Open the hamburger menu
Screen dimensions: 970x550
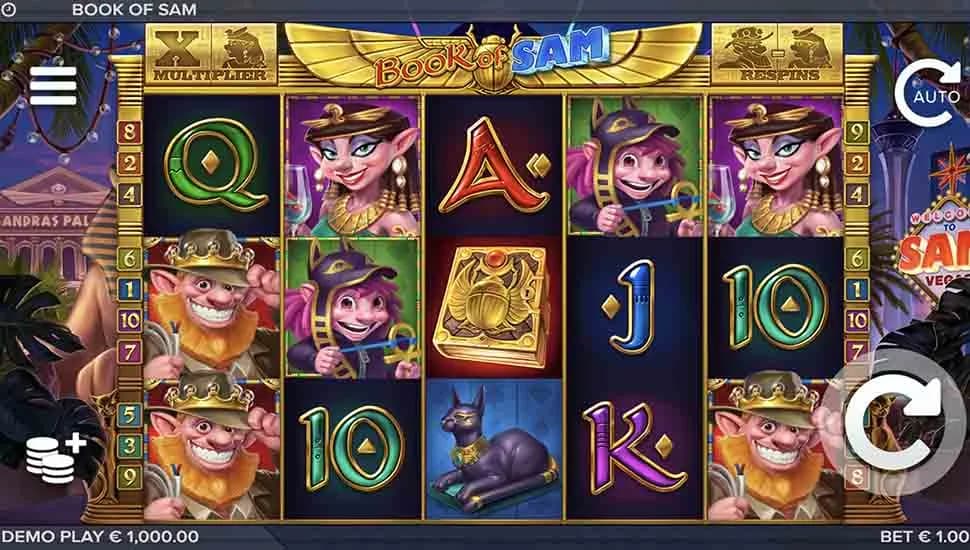pyautogui.click(x=53, y=86)
